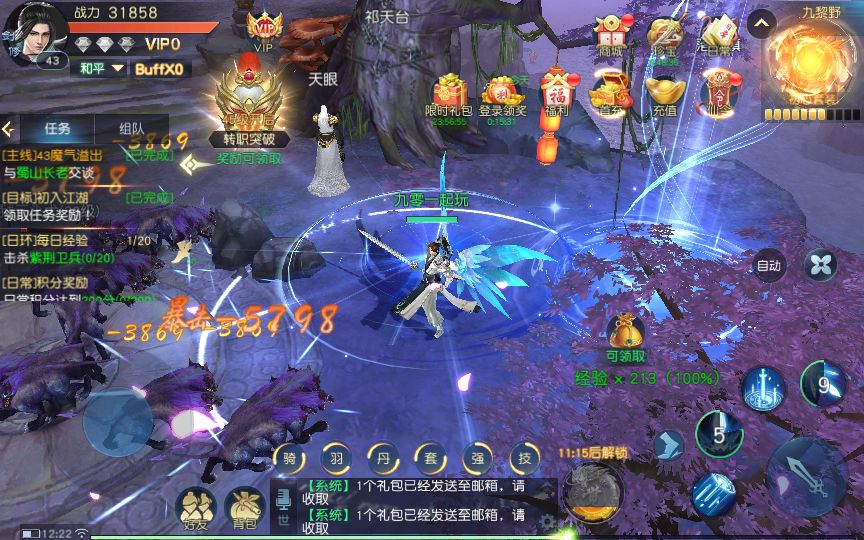Switch to the 组队 team tab
Viewport: 864px width, 540px height.
[131, 128]
